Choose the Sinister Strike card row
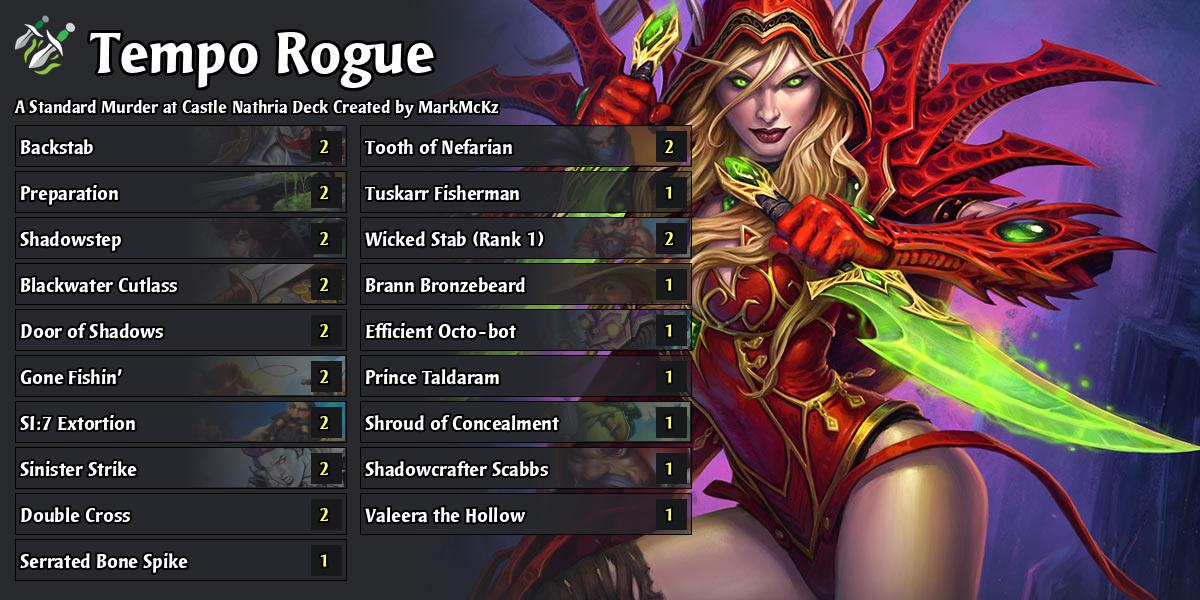1200x600 pixels. point(180,470)
